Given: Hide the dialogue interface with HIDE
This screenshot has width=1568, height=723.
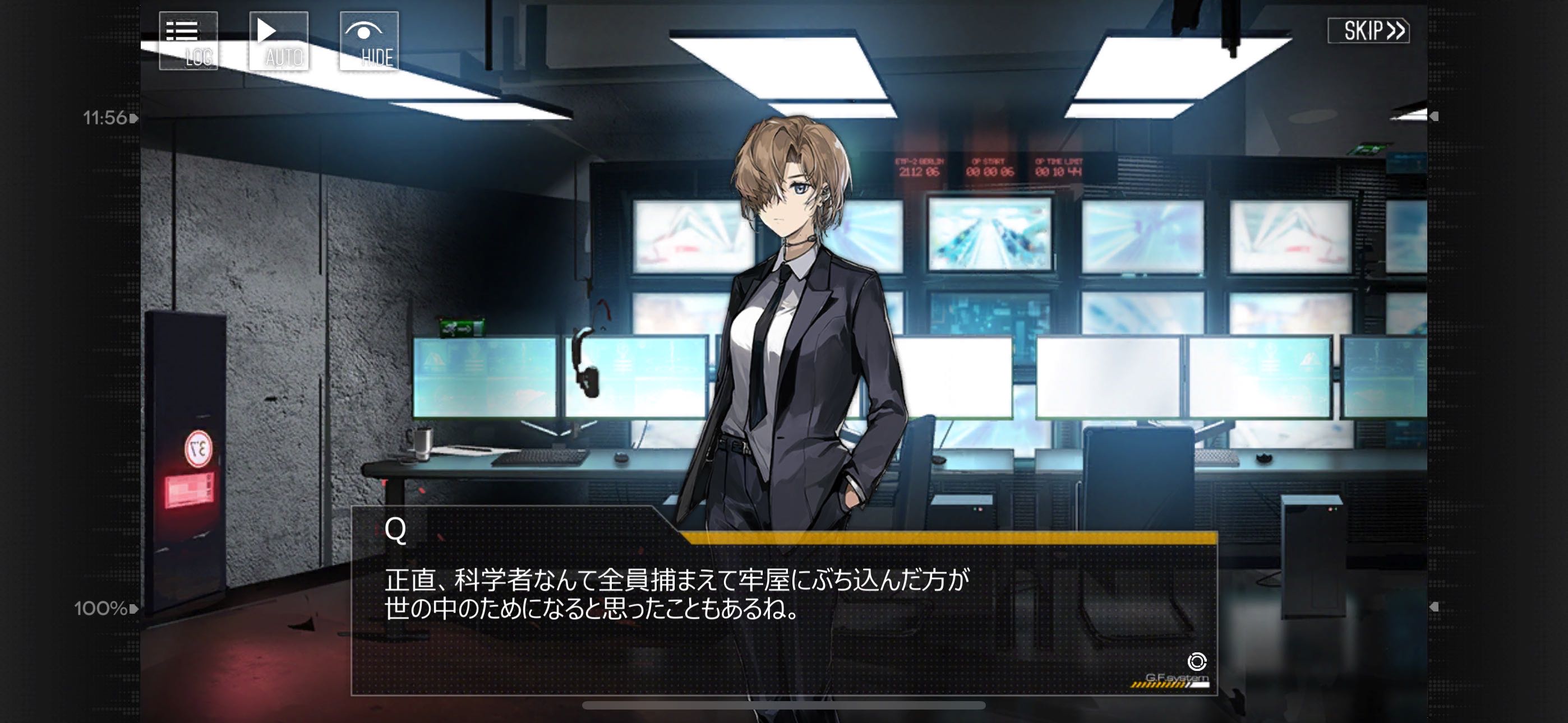Looking at the screenshot, I should pos(369,41).
